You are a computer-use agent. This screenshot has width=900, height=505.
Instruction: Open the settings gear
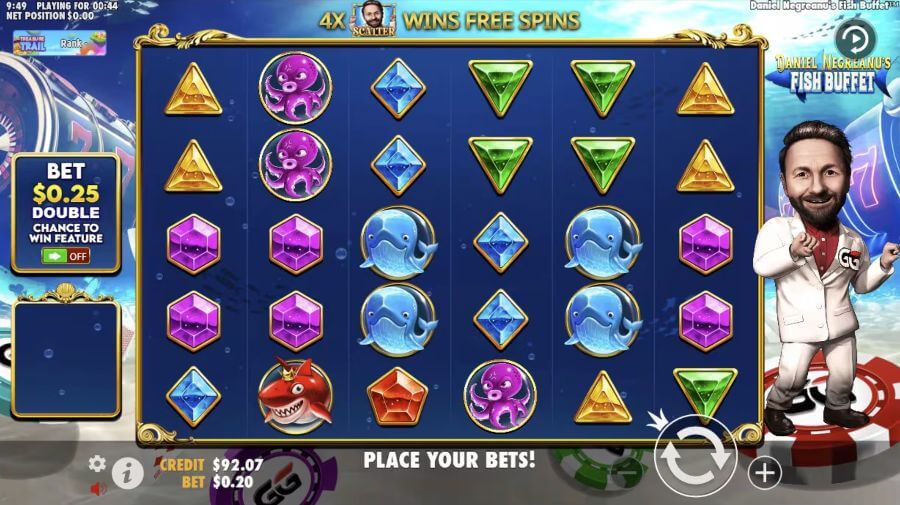coord(97,463)
